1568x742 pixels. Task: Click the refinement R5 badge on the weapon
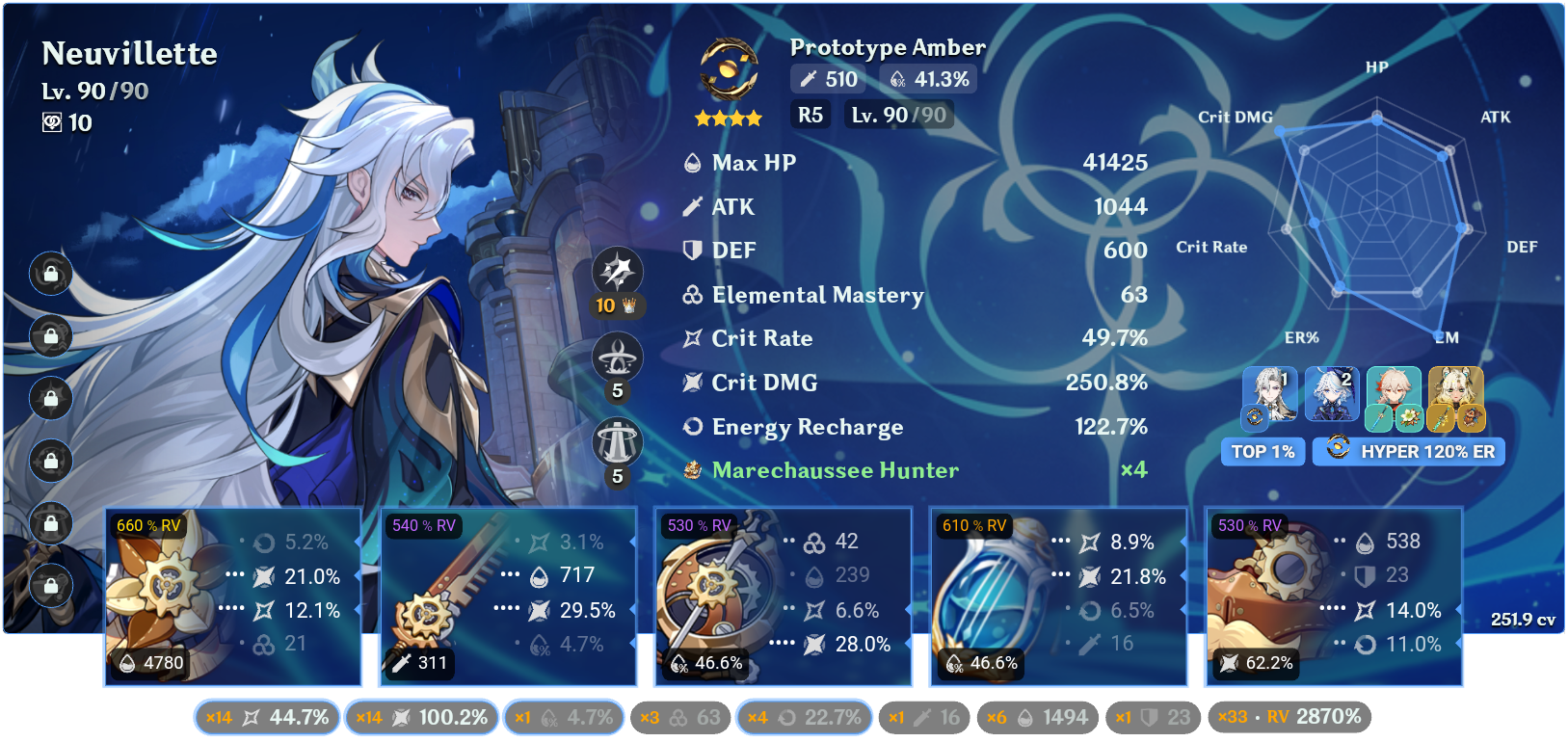pyautogui.click(x=811, y=114)
